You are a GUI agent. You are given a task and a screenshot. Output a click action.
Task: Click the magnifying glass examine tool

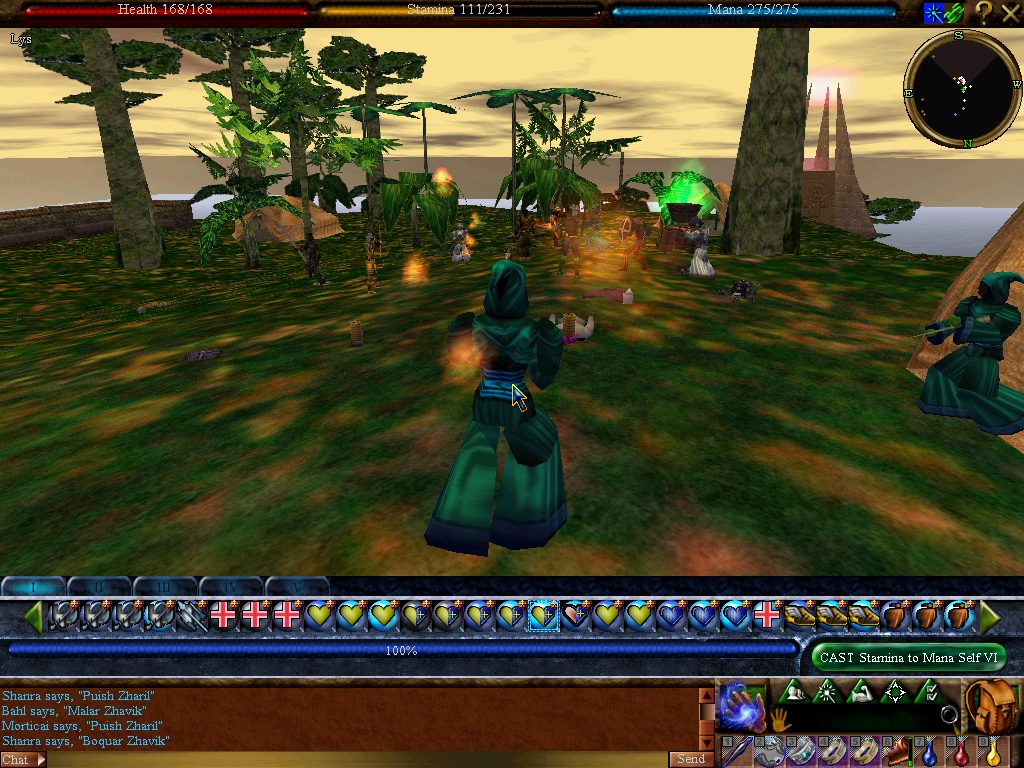coord(948,716)
